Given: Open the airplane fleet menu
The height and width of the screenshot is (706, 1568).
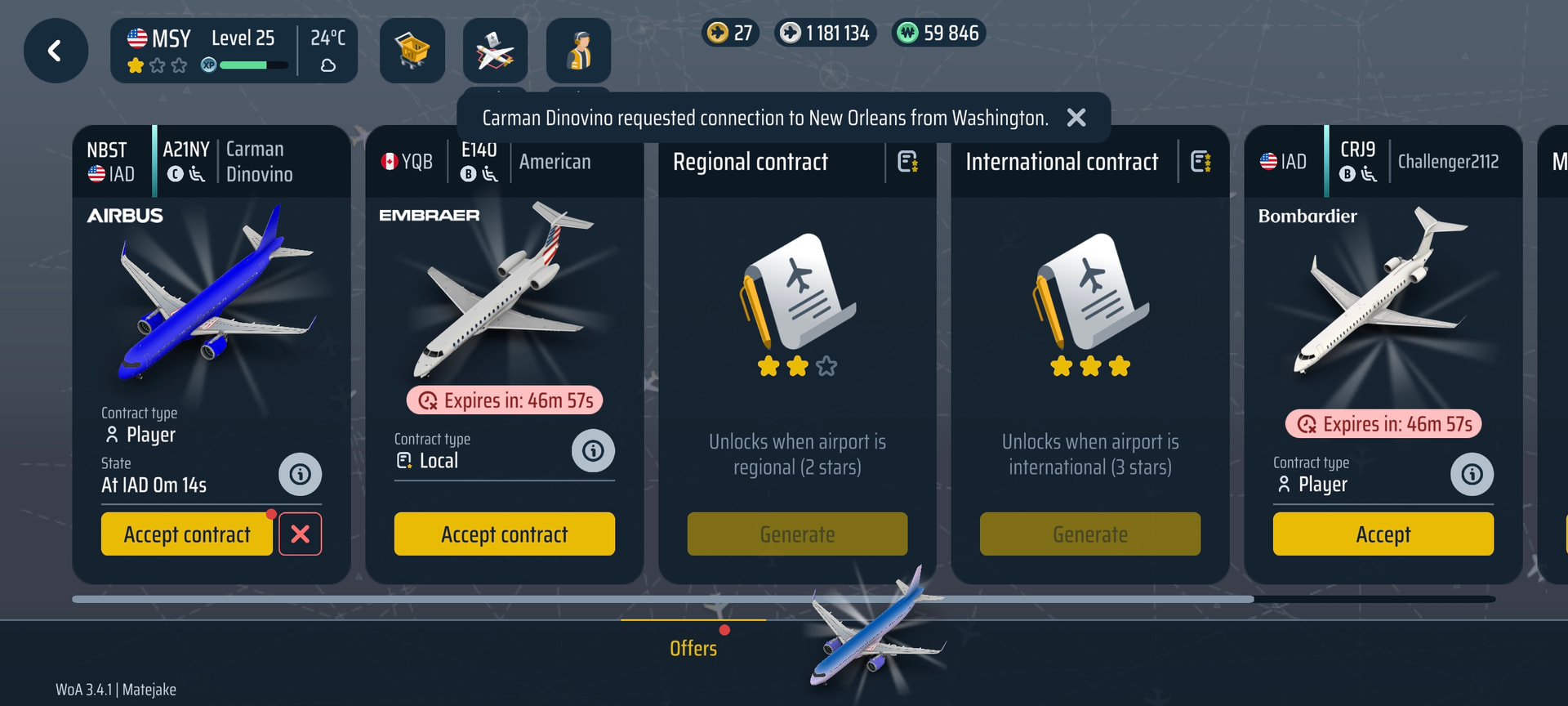Looking at the screenshot, I should (495, 51).
